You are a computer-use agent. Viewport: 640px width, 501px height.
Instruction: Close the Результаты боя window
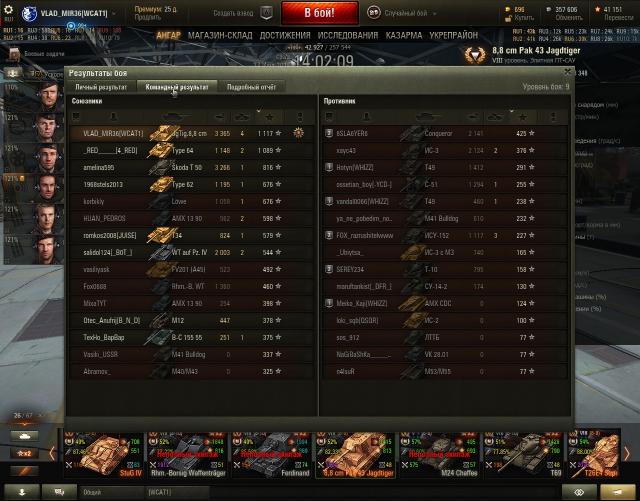568,72
